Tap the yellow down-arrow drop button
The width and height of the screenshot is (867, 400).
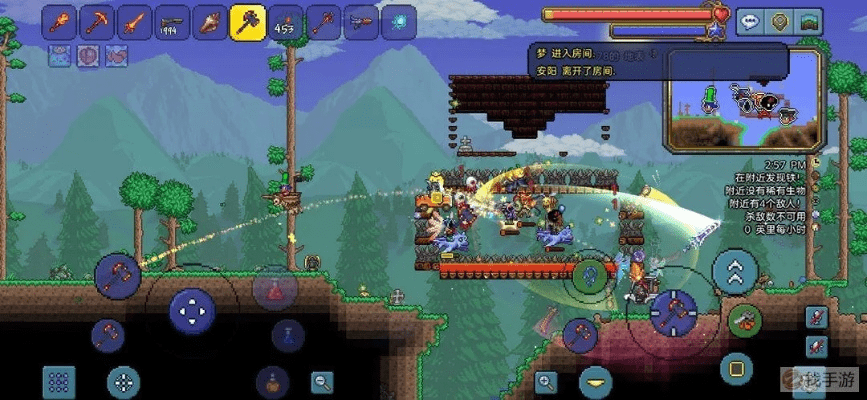tap(595, 381)
